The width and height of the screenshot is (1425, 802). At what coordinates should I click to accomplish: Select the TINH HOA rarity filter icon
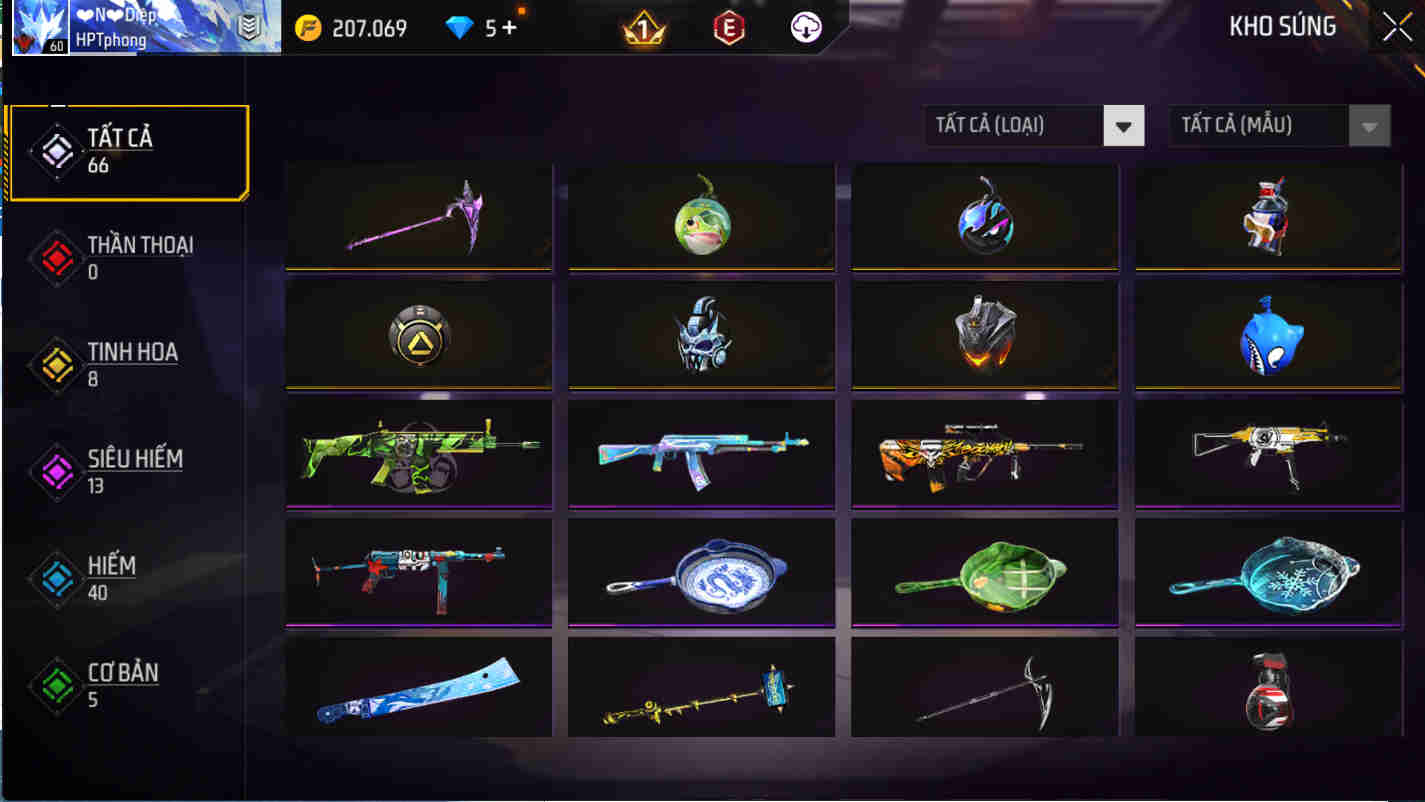coord(57,365)
